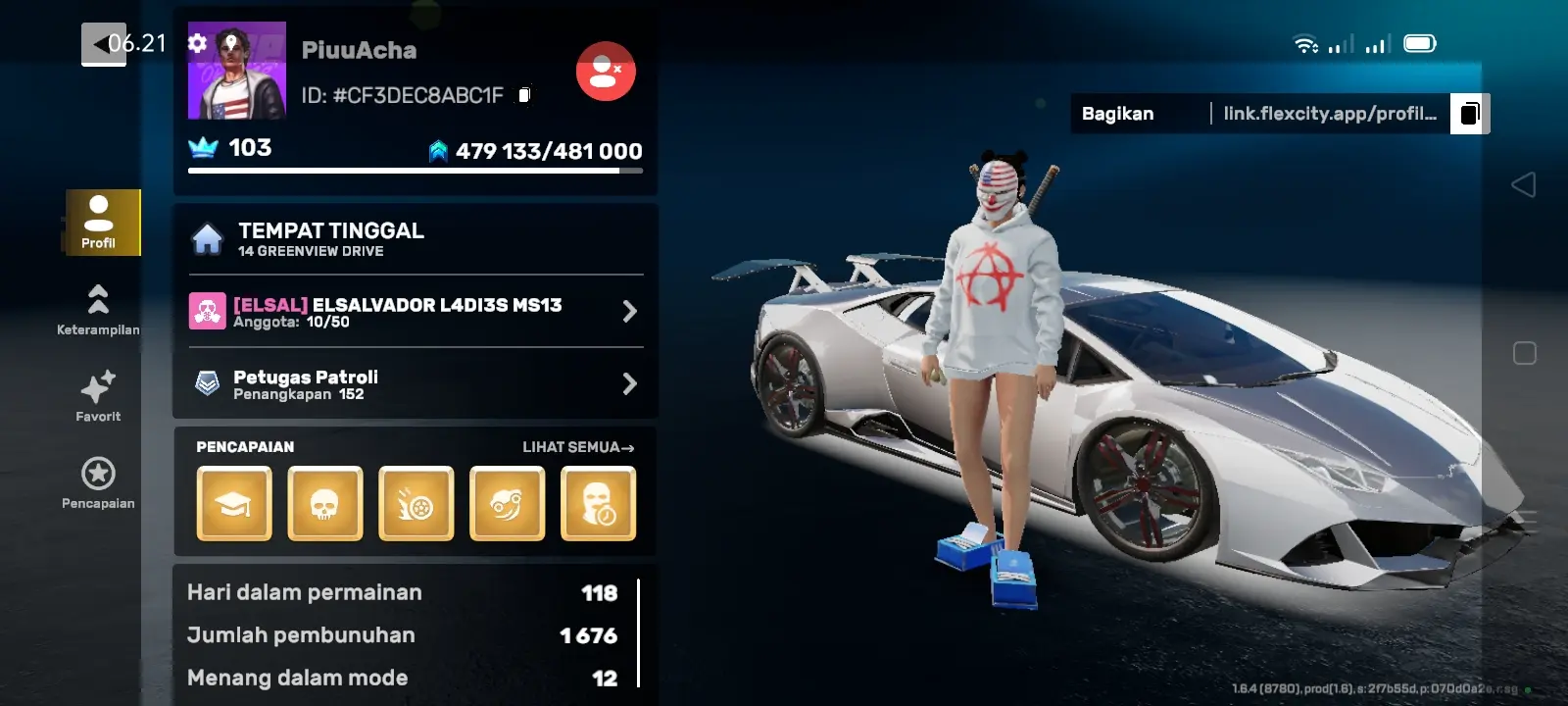Image resolution: width=1568 pixels, height=706 pixels.
Task: Go back using the top-left arrow
Action: pos(103,44)
